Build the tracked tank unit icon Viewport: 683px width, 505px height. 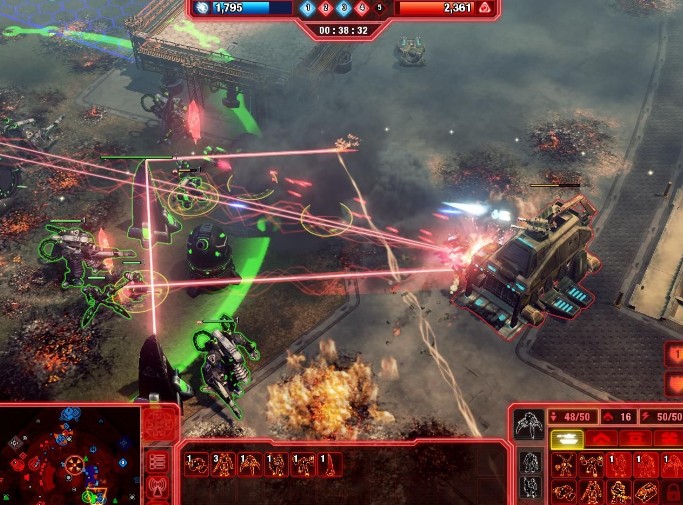click(x=647, y=491)
